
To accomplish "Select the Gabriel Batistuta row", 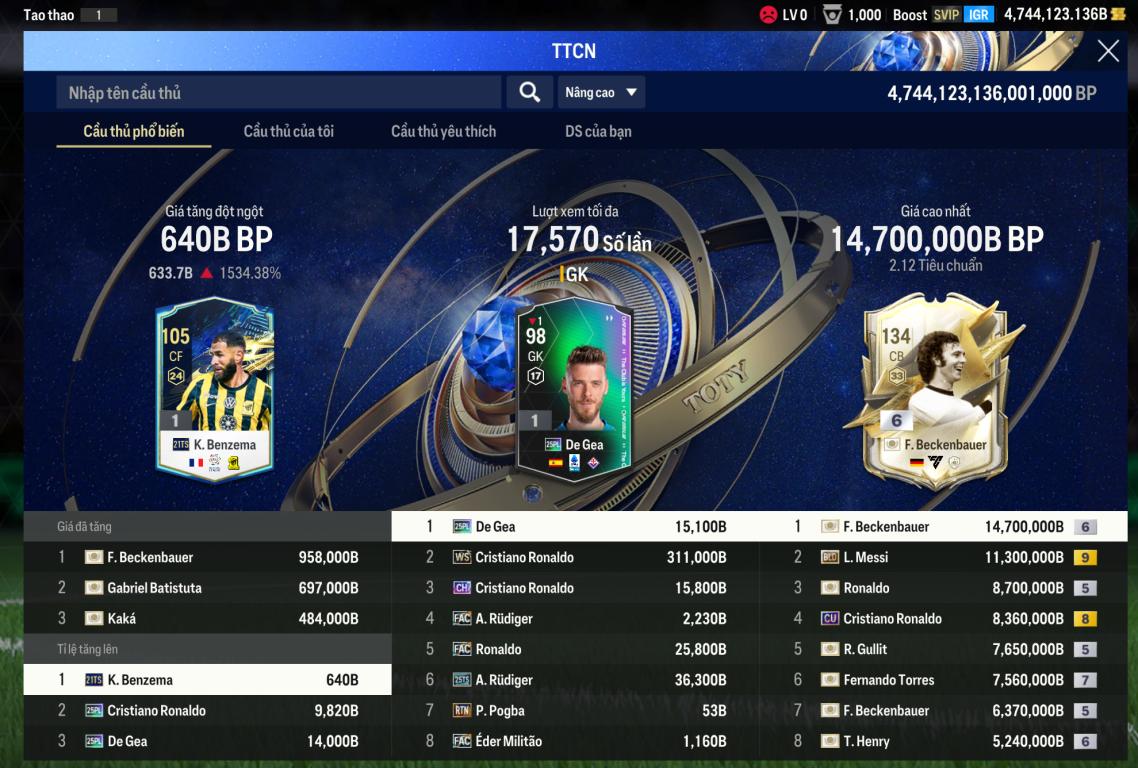I will click(x=207, y=588).
